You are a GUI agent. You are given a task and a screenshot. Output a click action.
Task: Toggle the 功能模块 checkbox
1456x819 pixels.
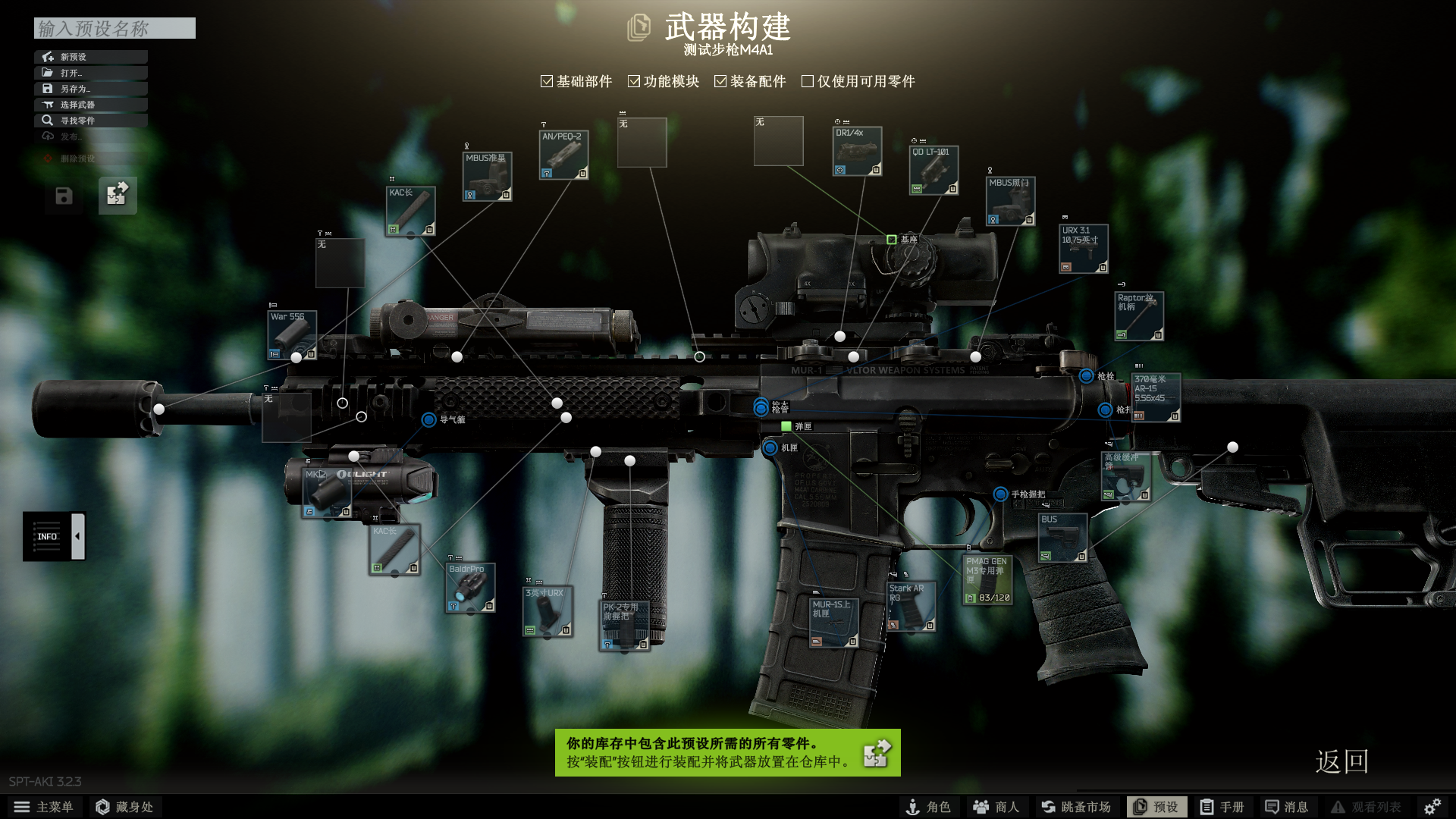coord(634,81)
